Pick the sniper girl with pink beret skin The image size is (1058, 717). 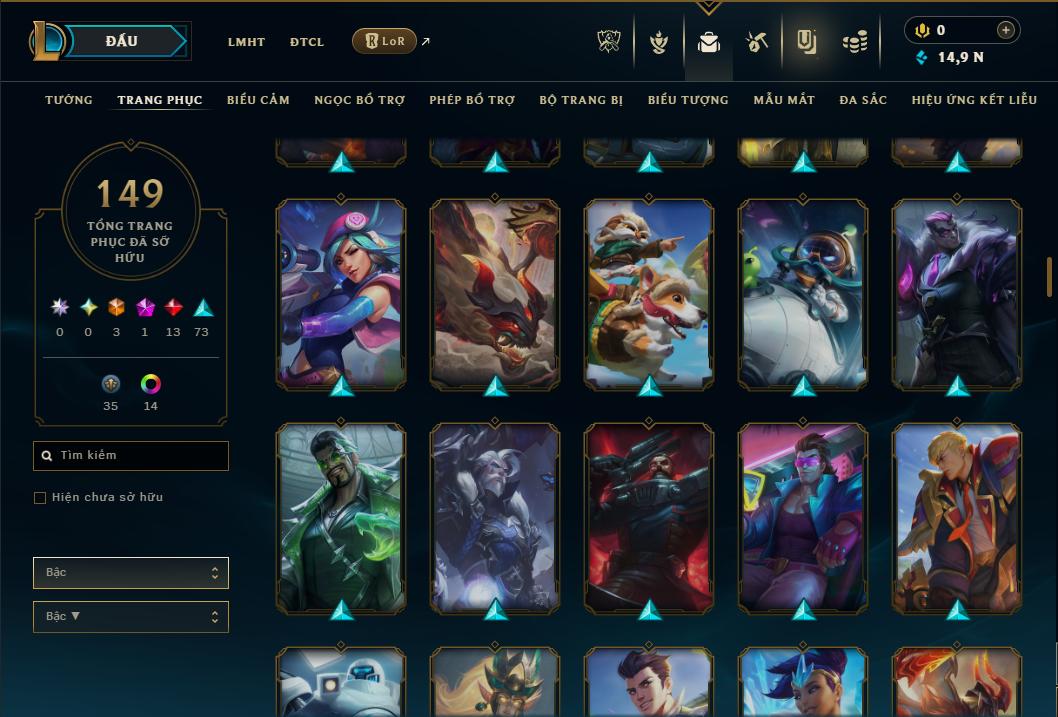341,294
